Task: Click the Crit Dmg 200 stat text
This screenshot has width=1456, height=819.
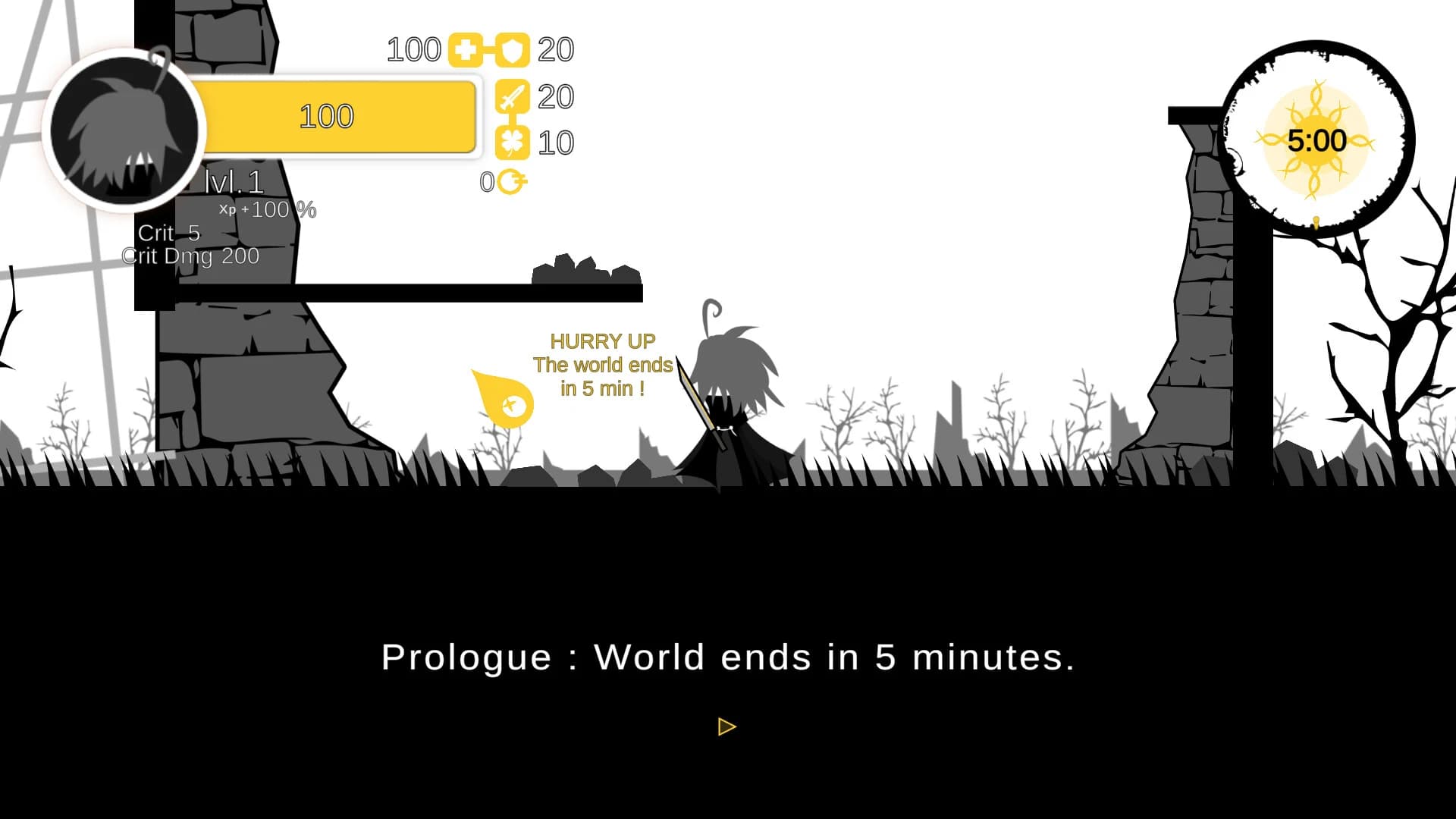Action: pyautogui.click(x=190, y=256)
